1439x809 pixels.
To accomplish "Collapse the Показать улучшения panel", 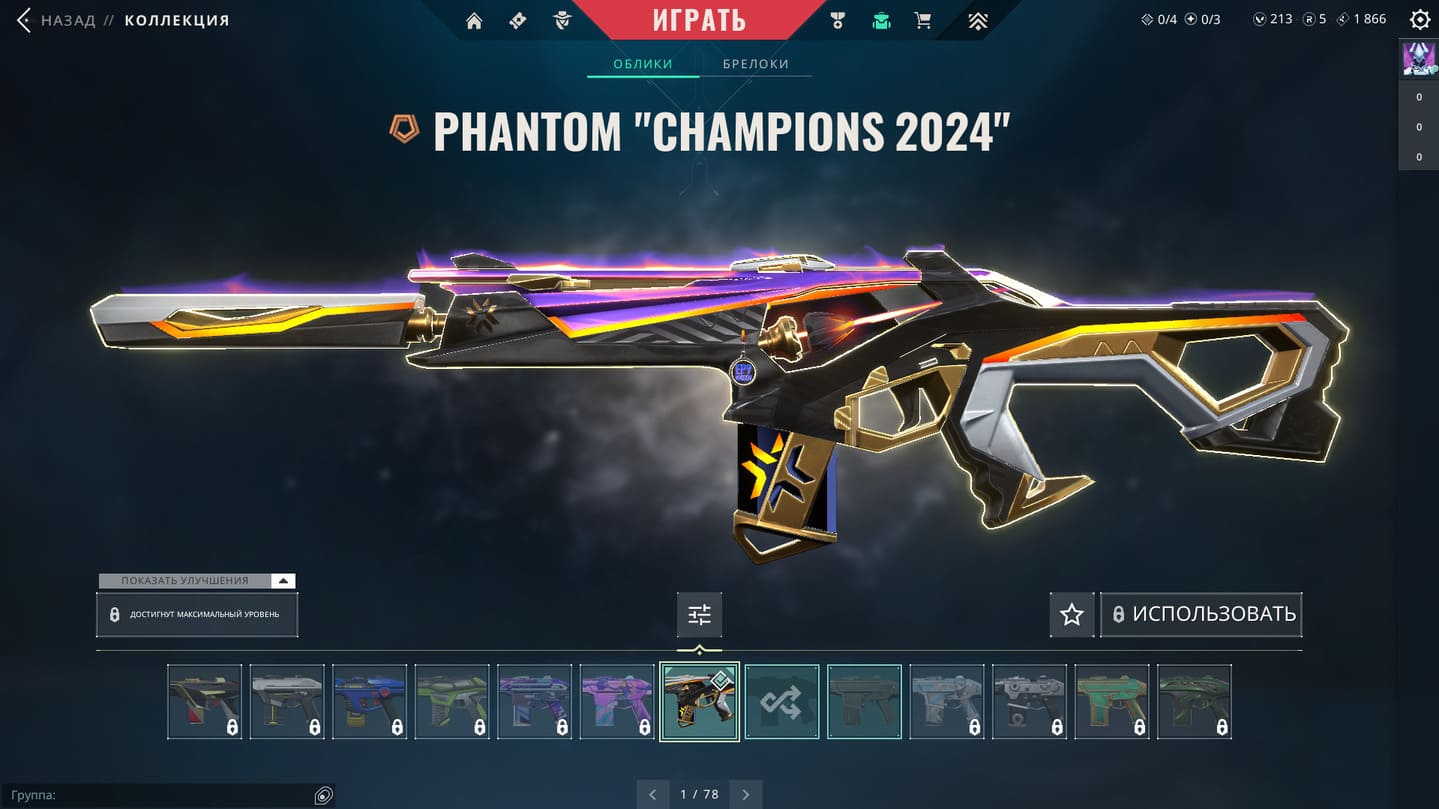I will click(284, 581).
